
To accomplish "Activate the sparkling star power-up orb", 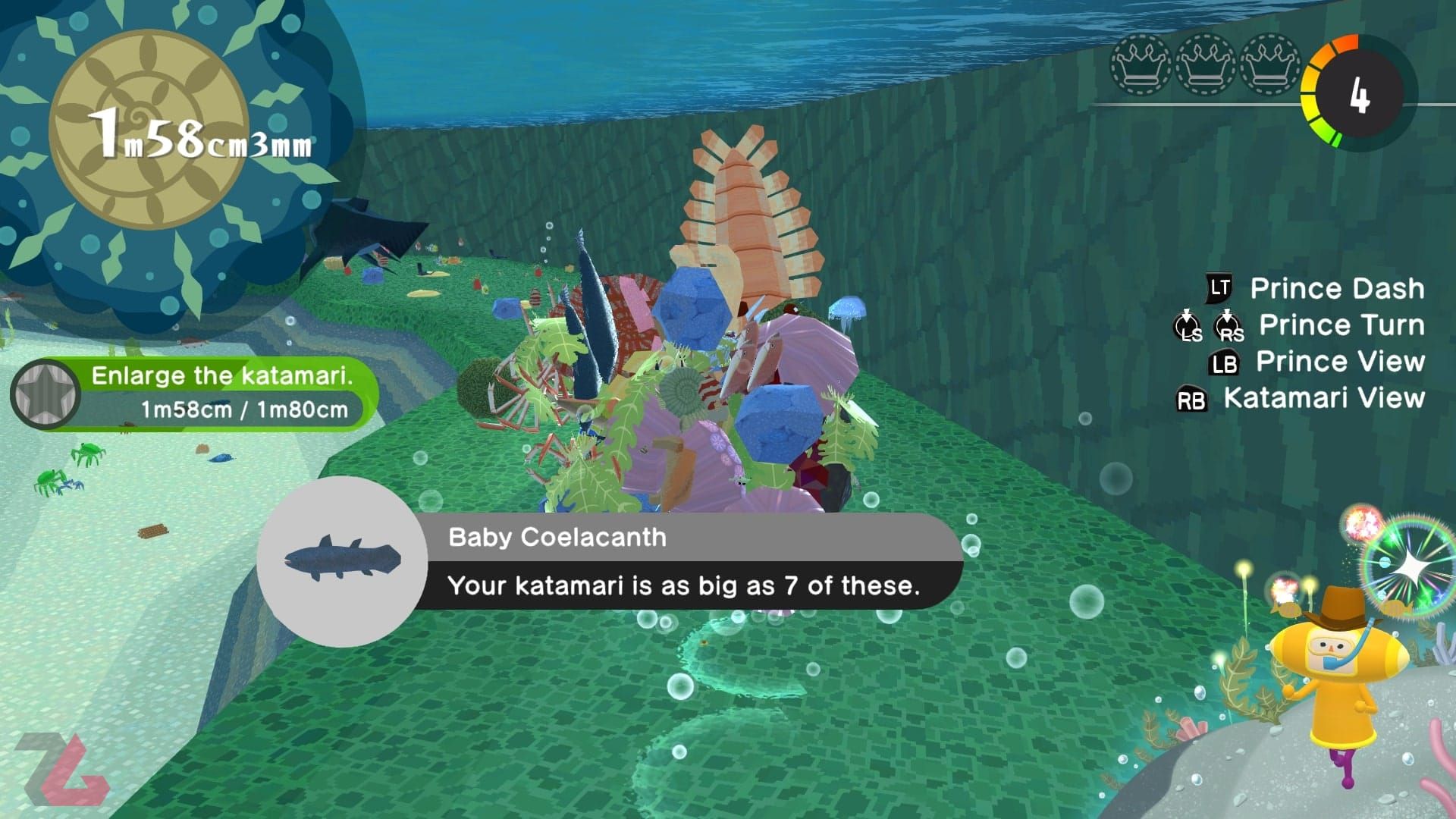I will click(x=1410, y=563).
